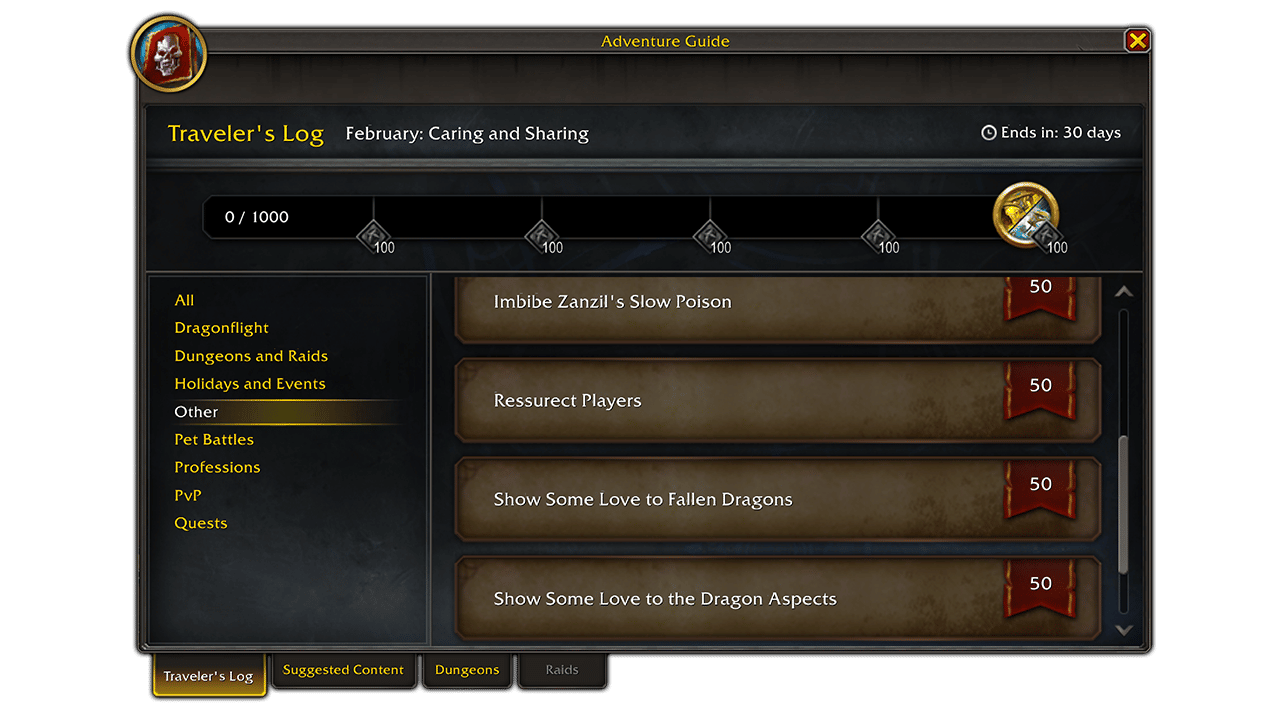1280x720 pixels.
Task: Open the Dungeons tab
Action: (x=467, y=670)
